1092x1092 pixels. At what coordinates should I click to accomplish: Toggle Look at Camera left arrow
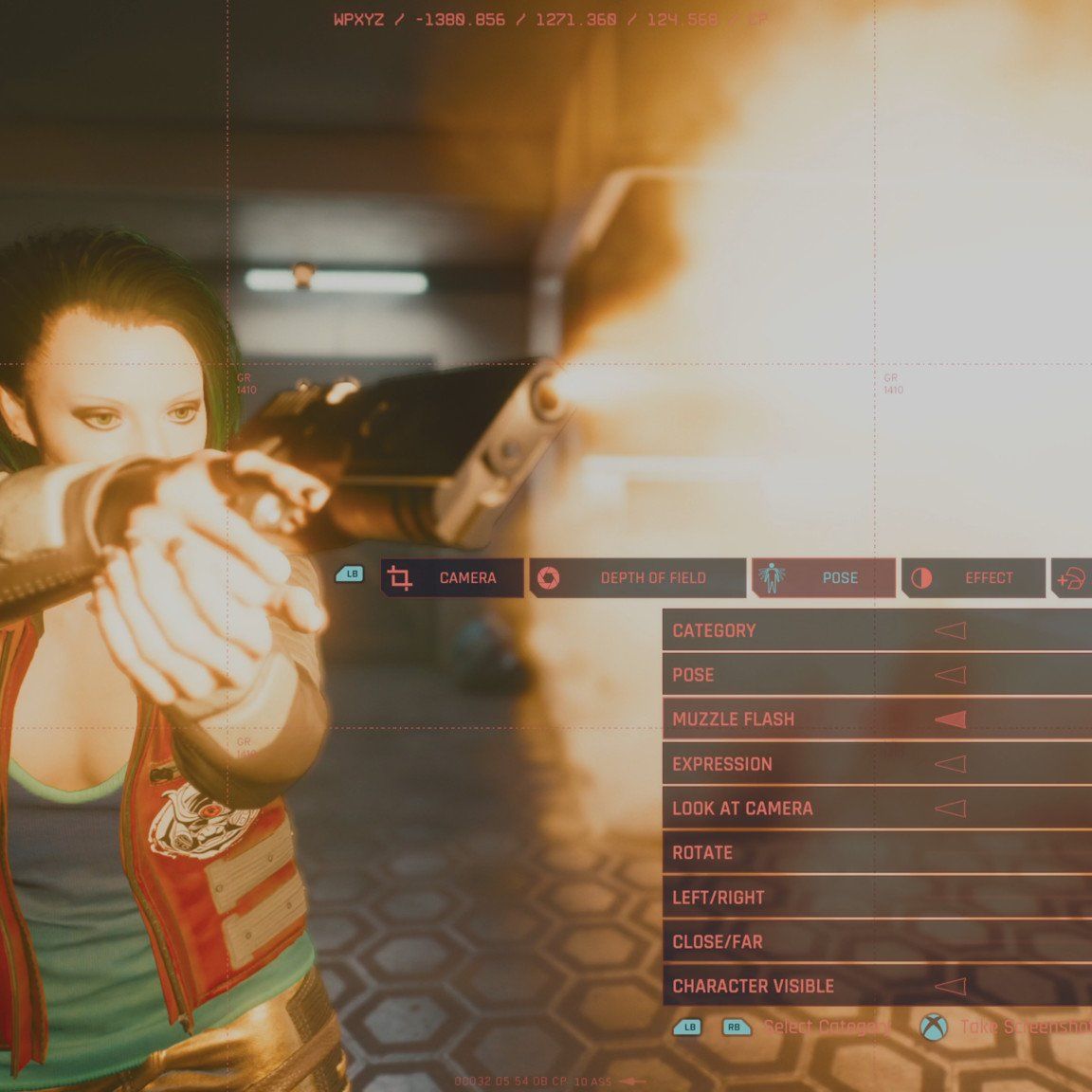pyautogui.click(x=951, y=809)
